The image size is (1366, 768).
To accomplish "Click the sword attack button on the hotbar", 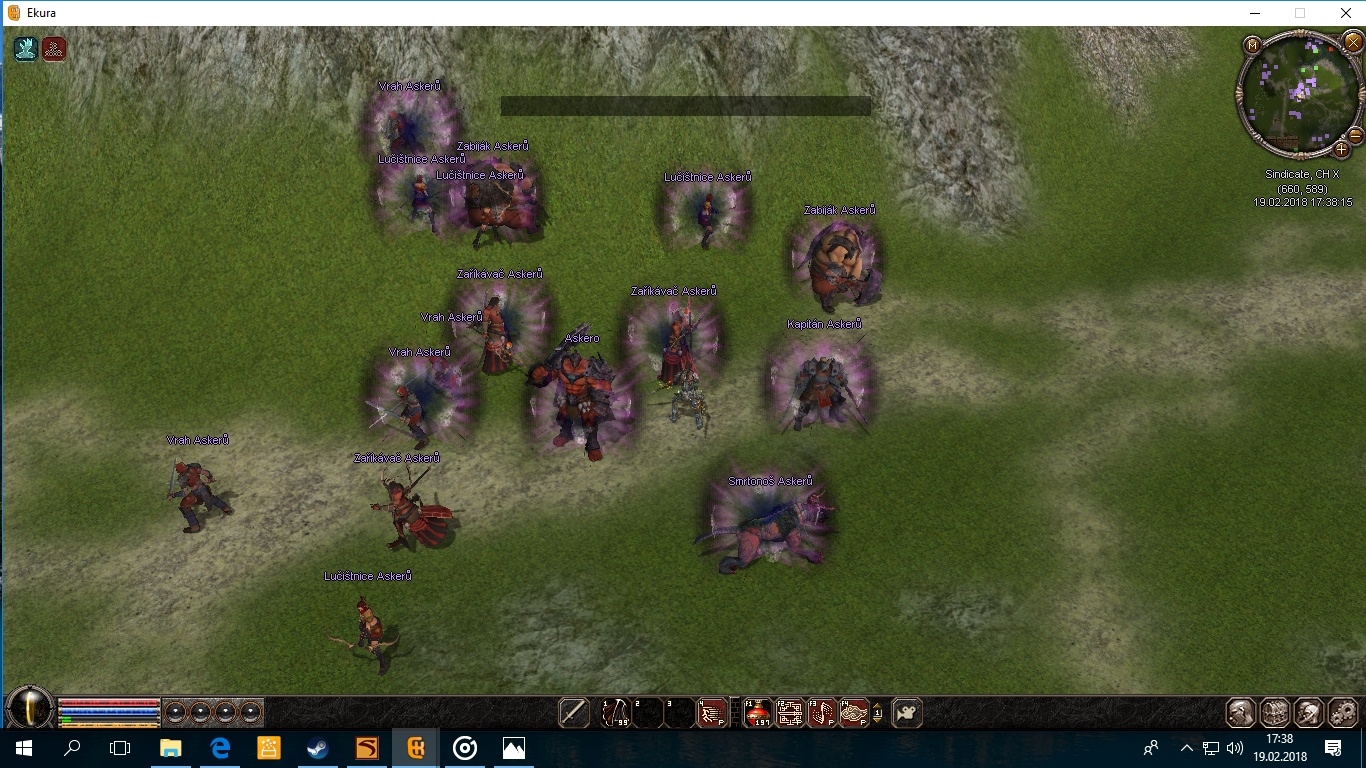I will pos(574,713).
